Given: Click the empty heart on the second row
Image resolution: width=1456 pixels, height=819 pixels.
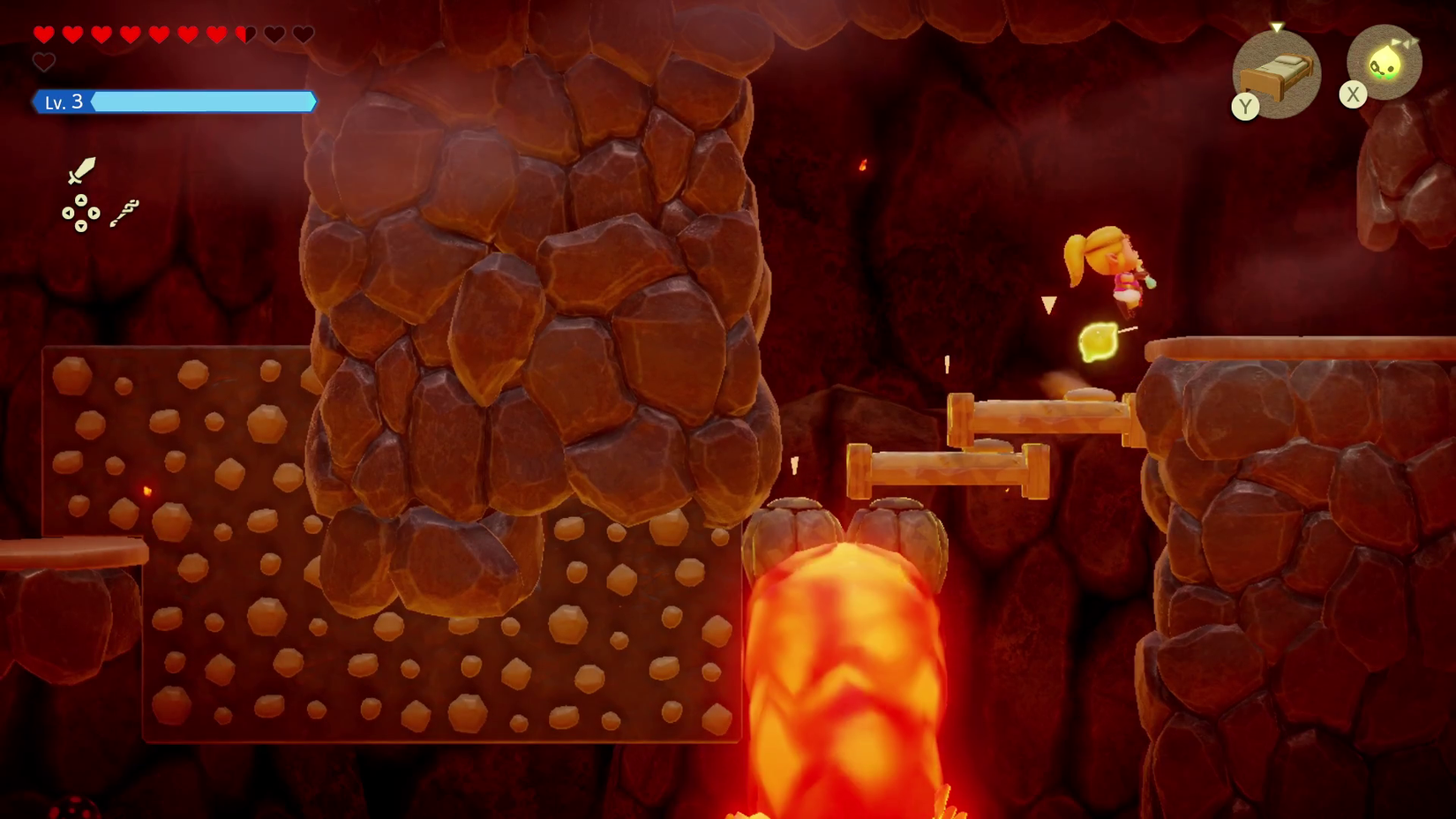Looking at the screenshot, I should tap(44, 63).
